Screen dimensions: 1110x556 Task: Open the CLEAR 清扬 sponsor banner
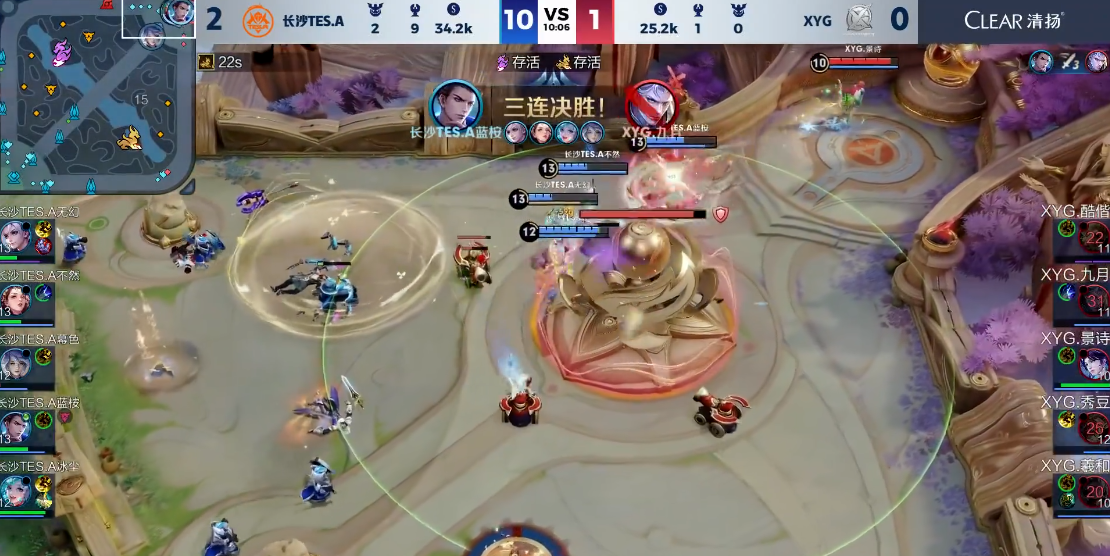(x=1013, y=20)
